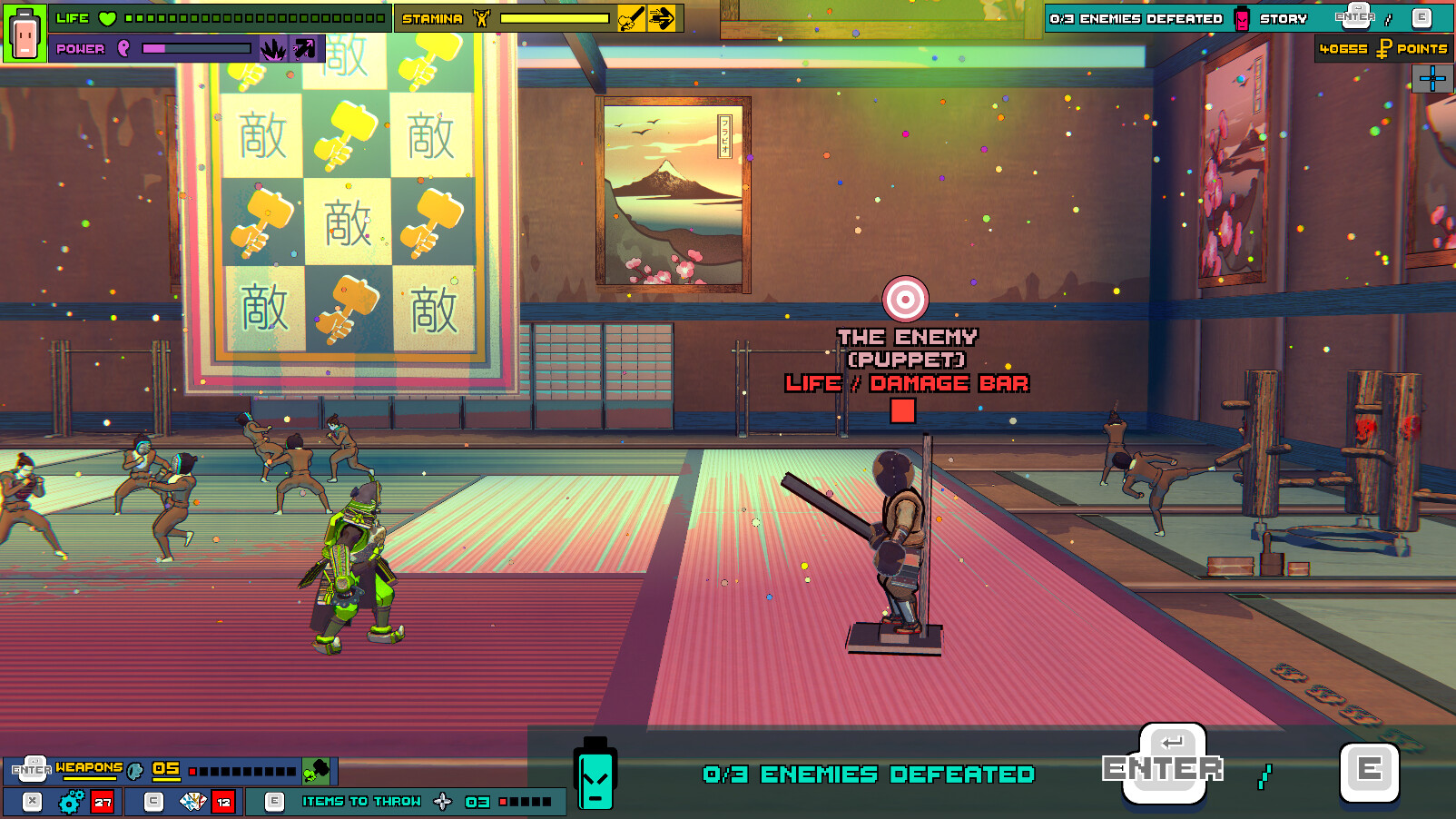Click the blue crosshair icon in the top-right corner

(x=1434, y=79)
